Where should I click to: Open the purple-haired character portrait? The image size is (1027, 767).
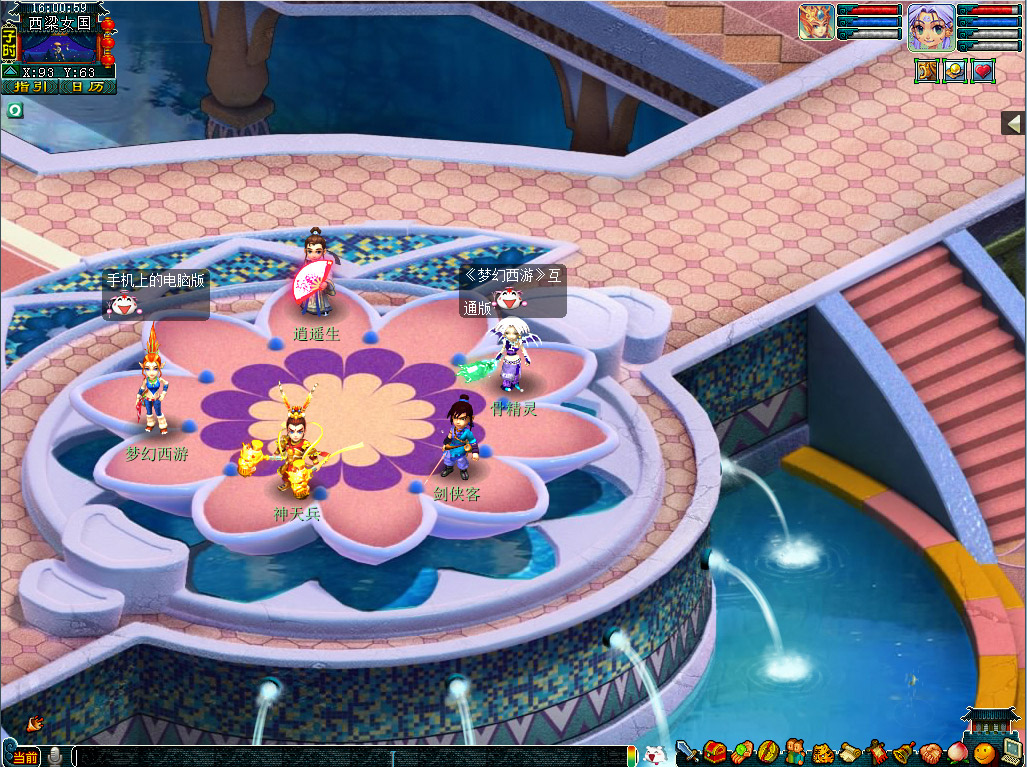931,25
